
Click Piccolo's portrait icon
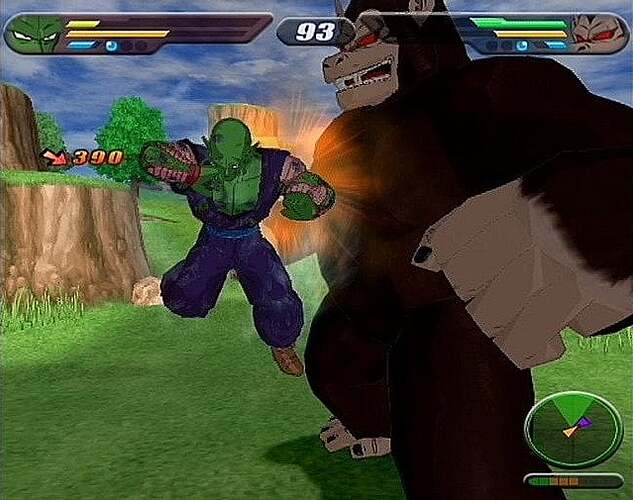click(x=33, y=34)
